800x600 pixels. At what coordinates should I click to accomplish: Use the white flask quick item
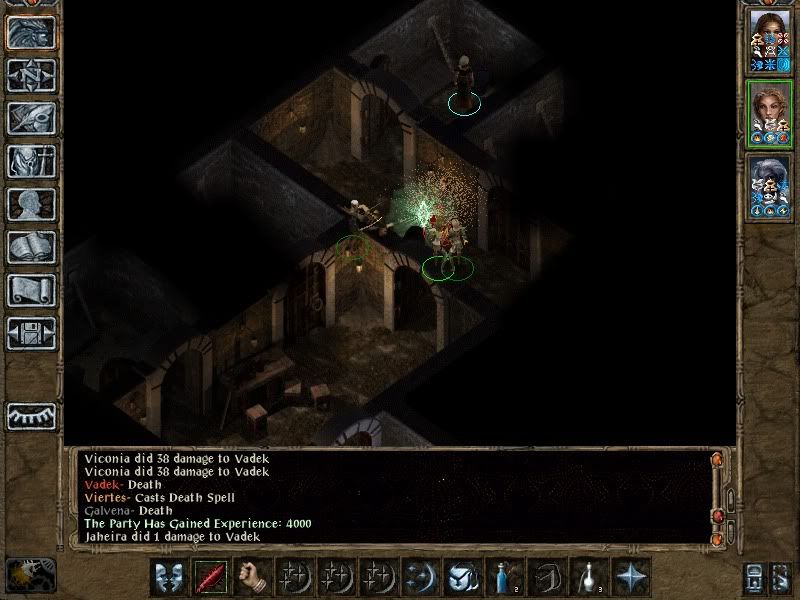coord(589,578)
